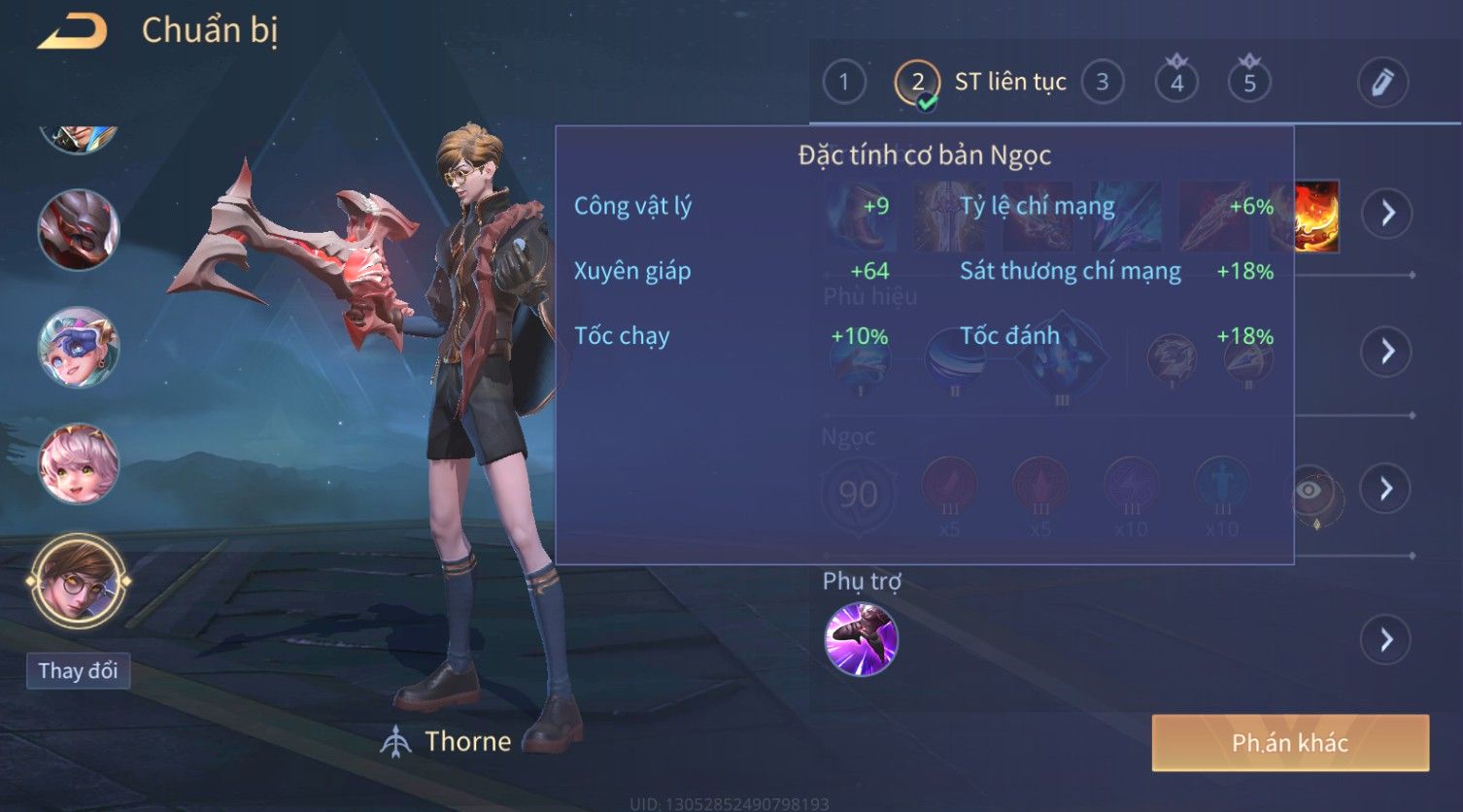Switch to build preset 4
Image resolution: width=1463 pixels, height=812 pixels.
tap(1176, 83)
